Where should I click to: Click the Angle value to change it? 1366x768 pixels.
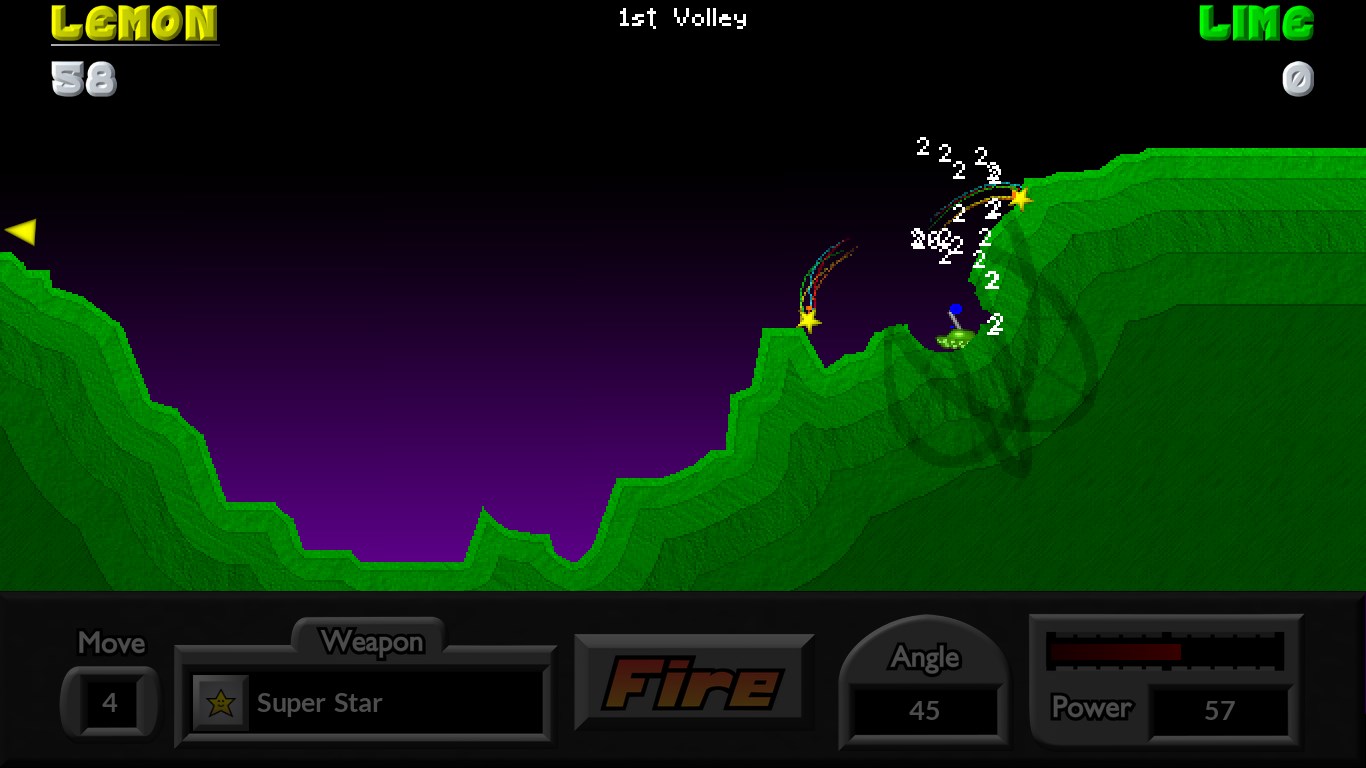pyautogui.click(x=923, y=711)
